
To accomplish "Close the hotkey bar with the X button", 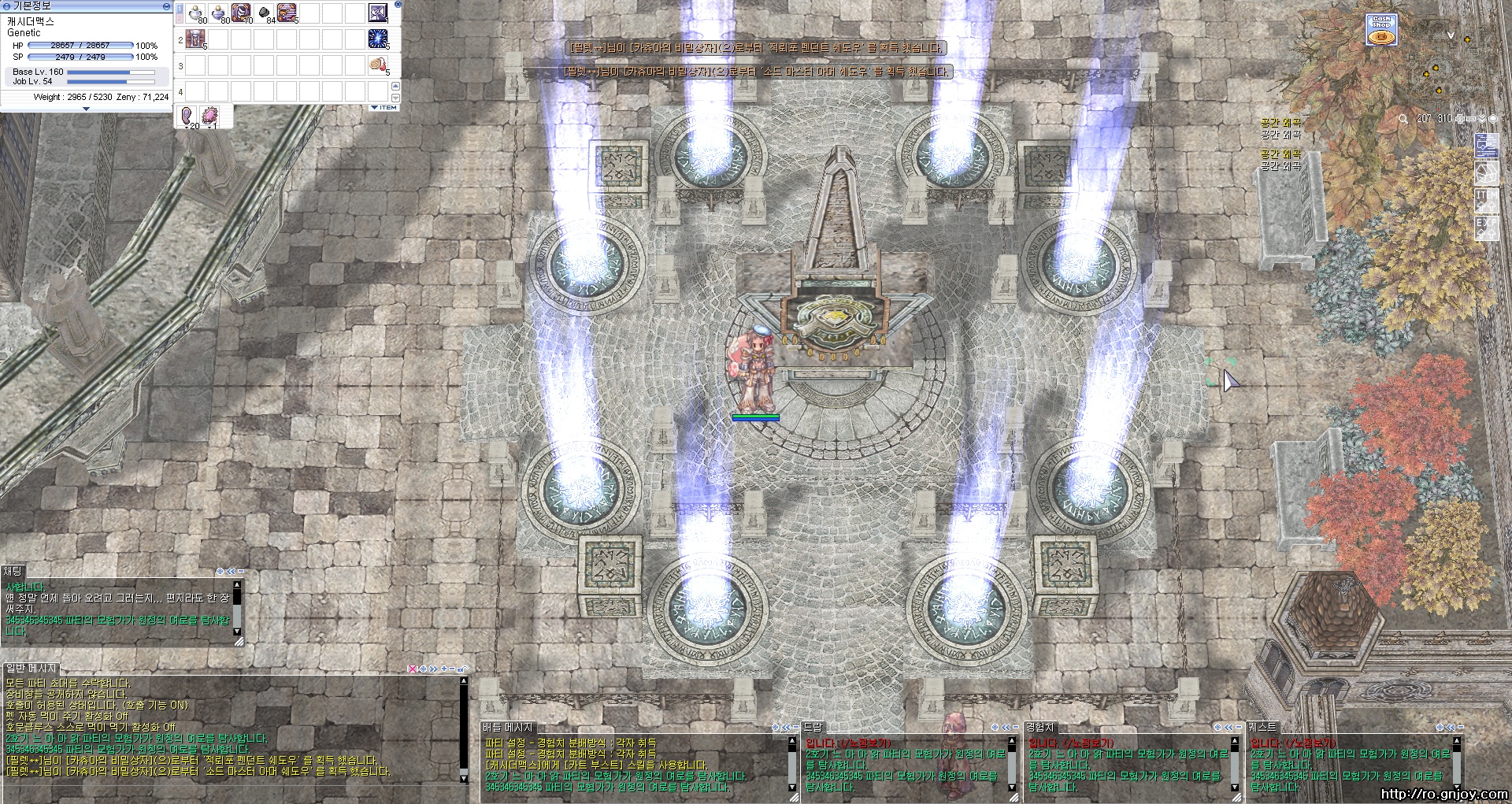I will [x=398, y=5].
